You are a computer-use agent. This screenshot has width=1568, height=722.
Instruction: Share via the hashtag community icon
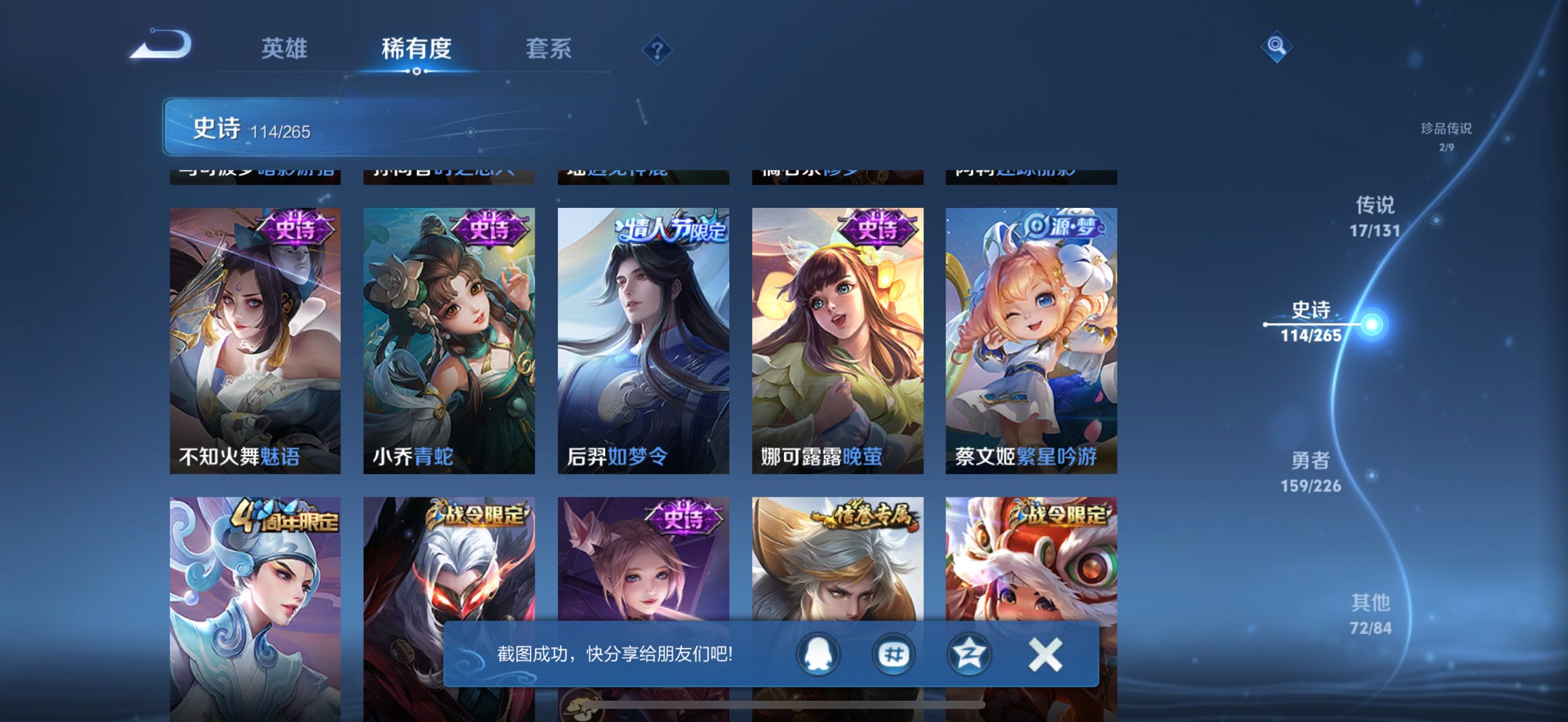point(894,654)
